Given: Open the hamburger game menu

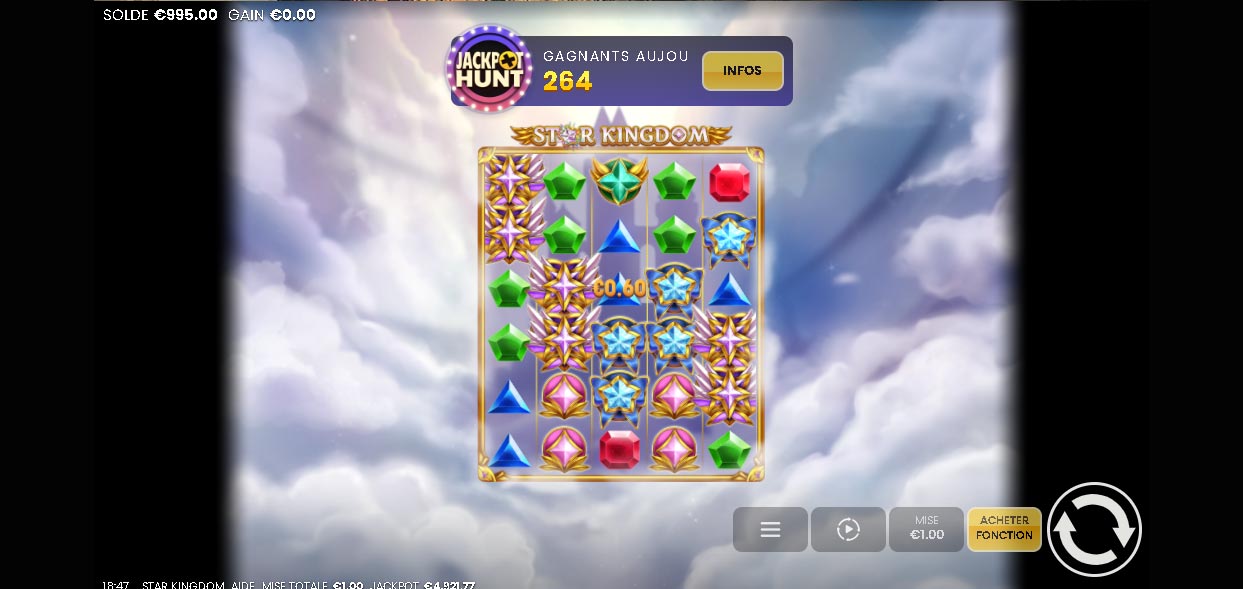Looking at the screenshot, I should [770, 529].
